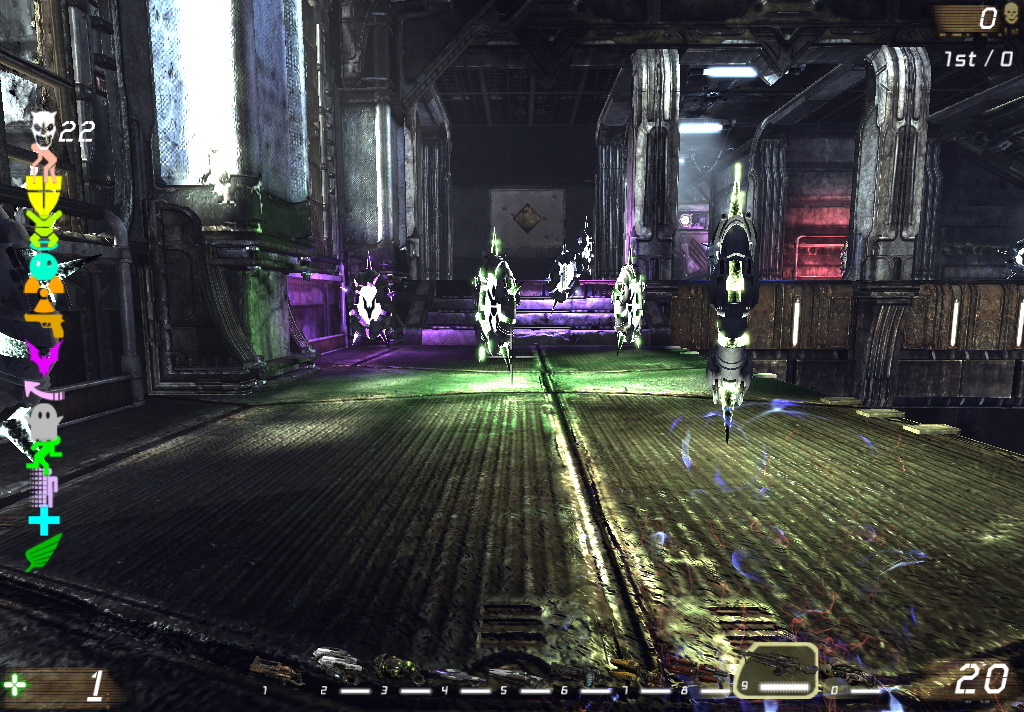Screen dimensions: 1024x712
Task: Activate the orange radiation symbol icon
Action: coord(43,293)
